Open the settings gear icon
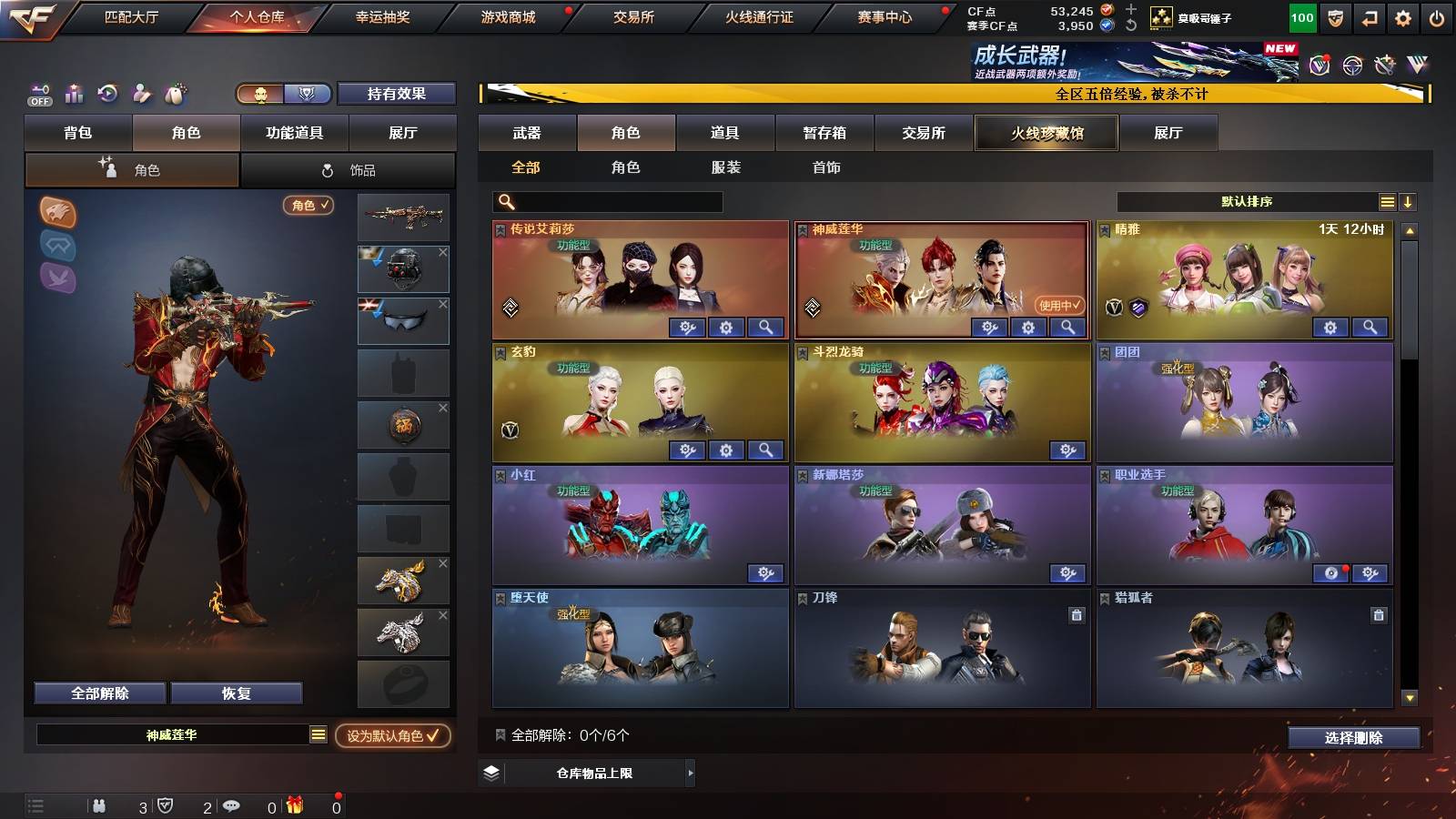1456x819 pixels. click(1401, 17)
